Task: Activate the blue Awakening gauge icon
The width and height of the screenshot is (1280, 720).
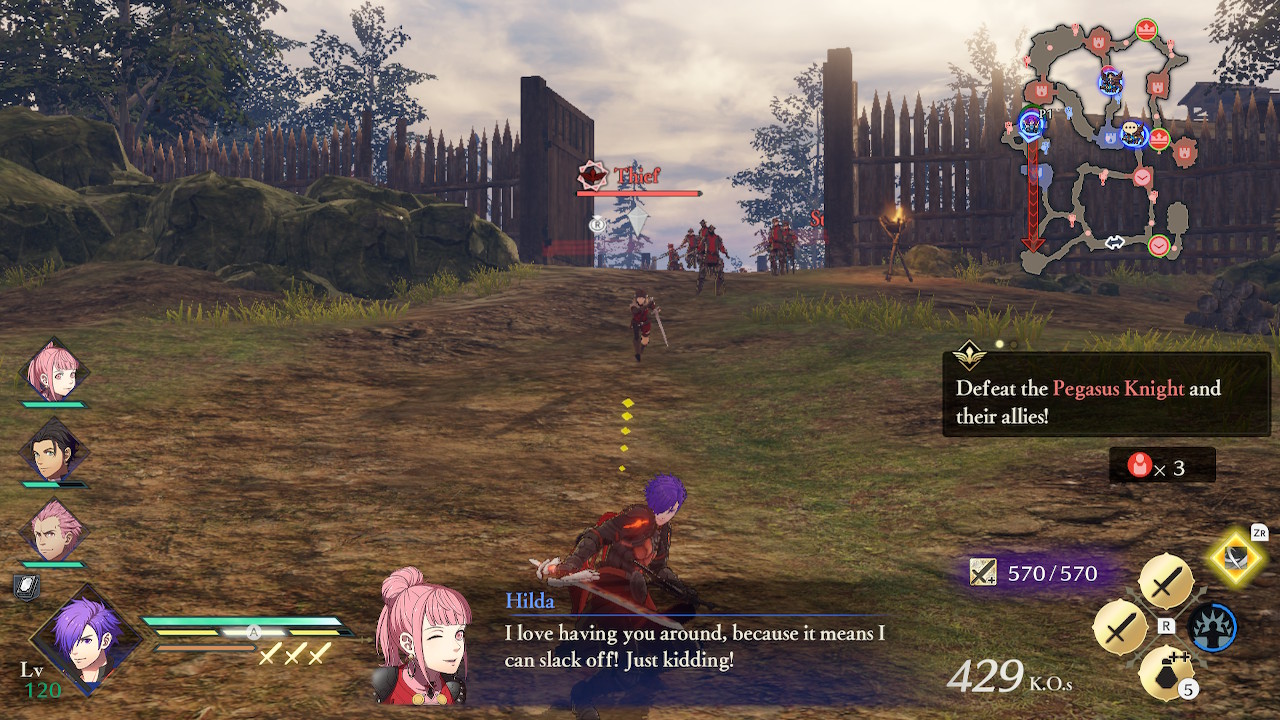Action: [x=1213, y=627]
